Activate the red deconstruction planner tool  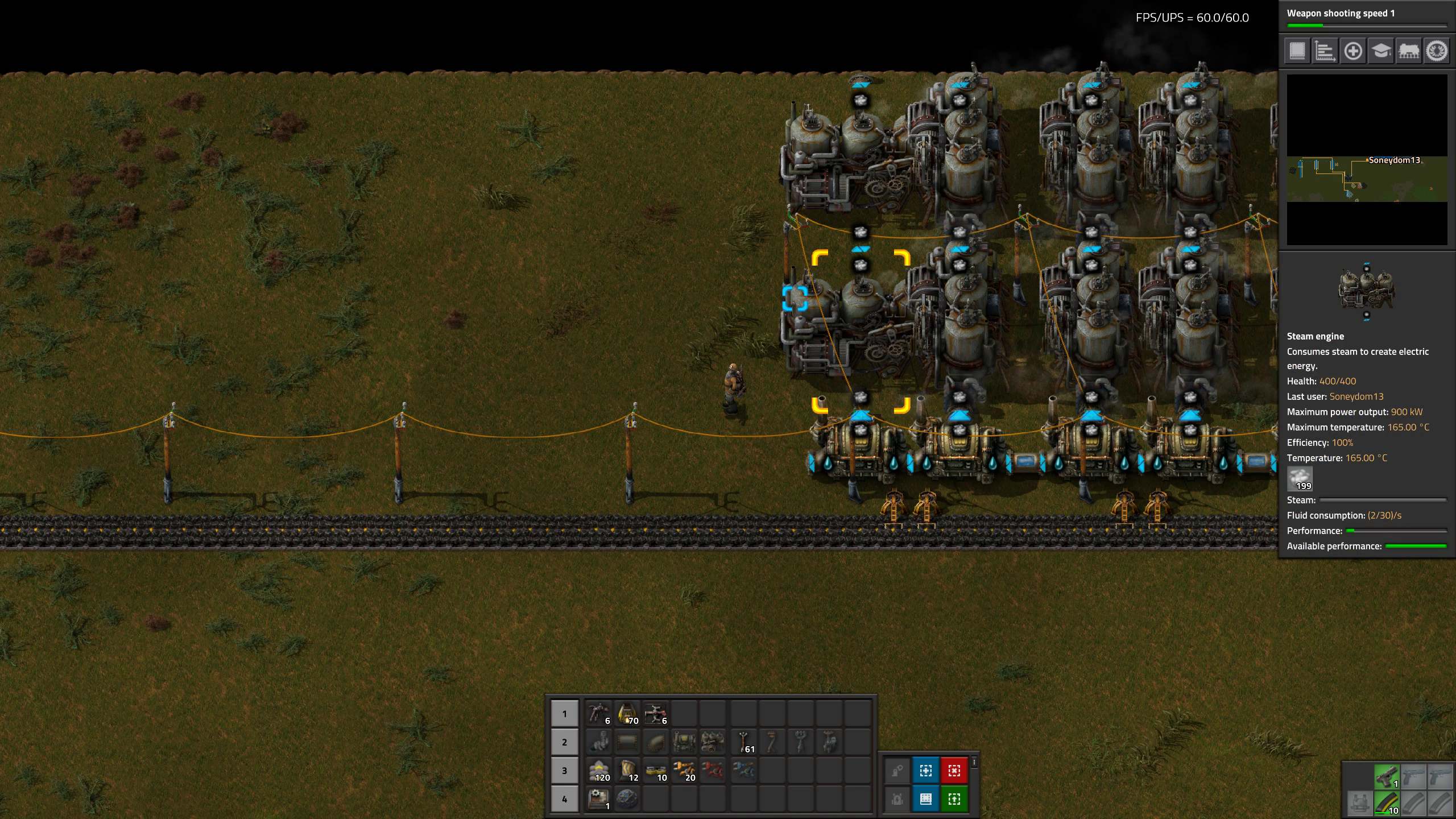point(954,771)
